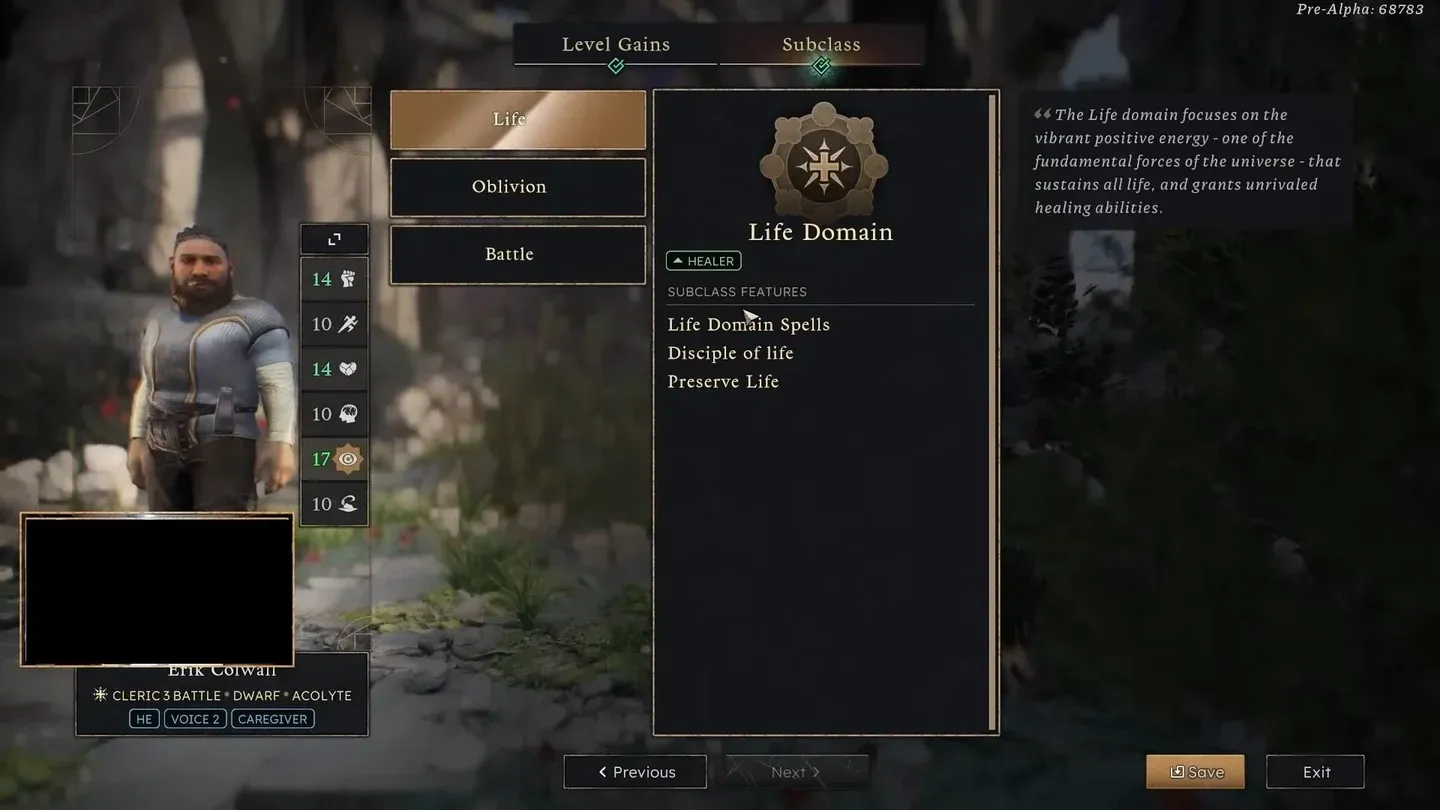The height and width of the screenshot is (810, 1440).
Task: Click the Constitution heart score
Action: [334, 369]
